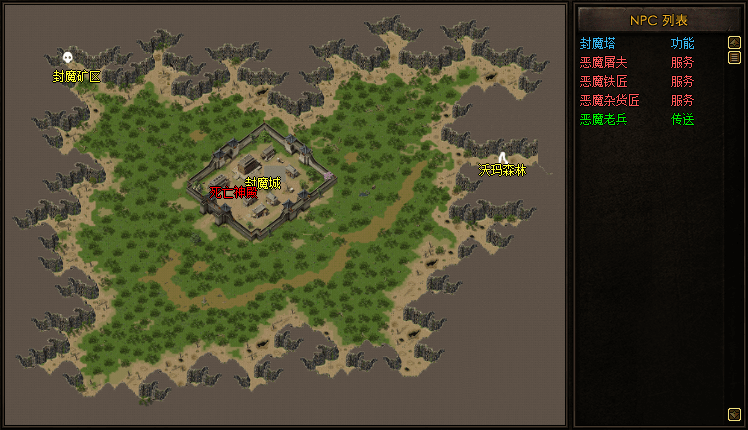Pick 恶魔老兵 teleport NPC entry

[603, 119]
